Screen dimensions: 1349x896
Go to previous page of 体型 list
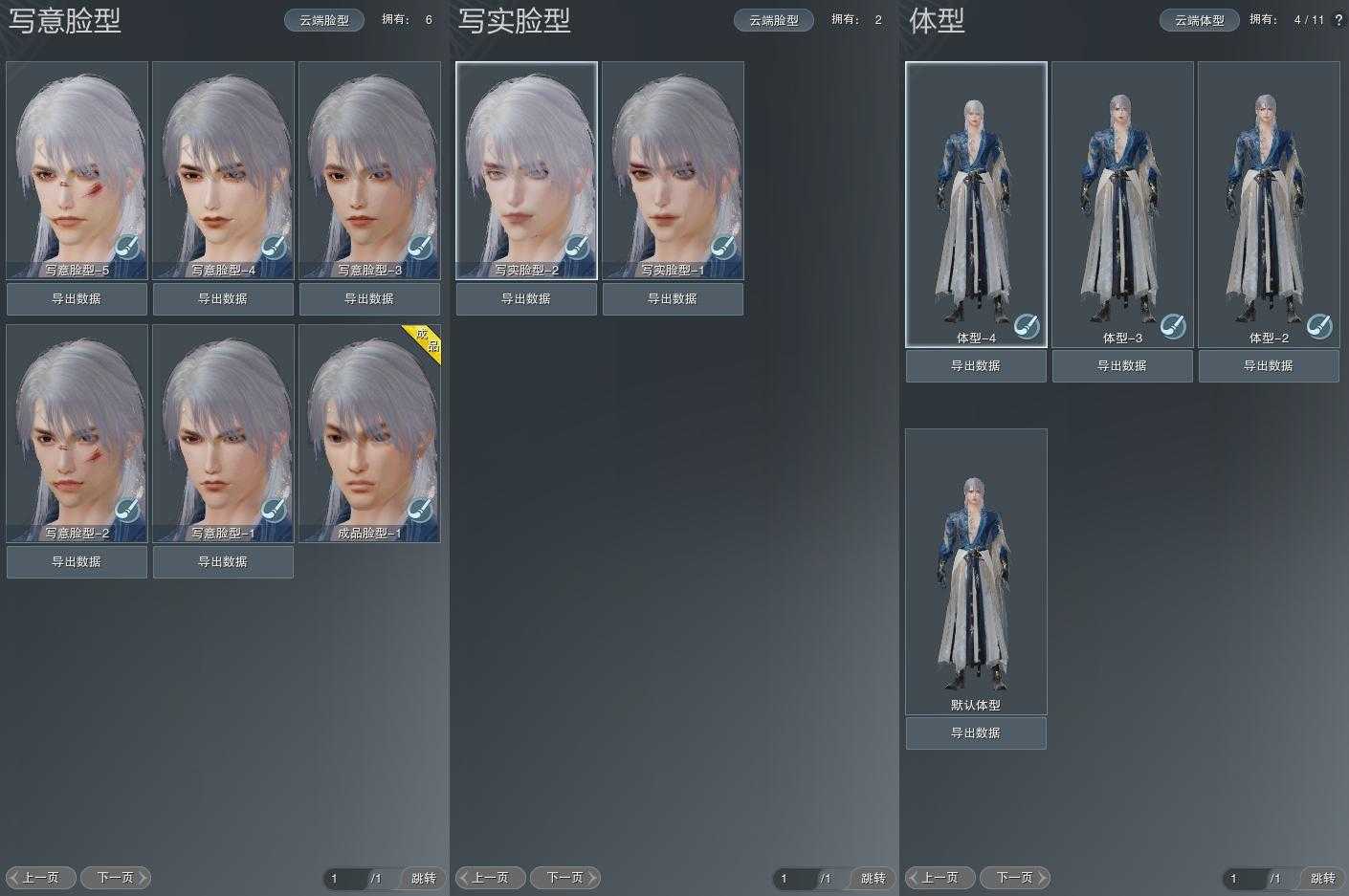point(940,878)
